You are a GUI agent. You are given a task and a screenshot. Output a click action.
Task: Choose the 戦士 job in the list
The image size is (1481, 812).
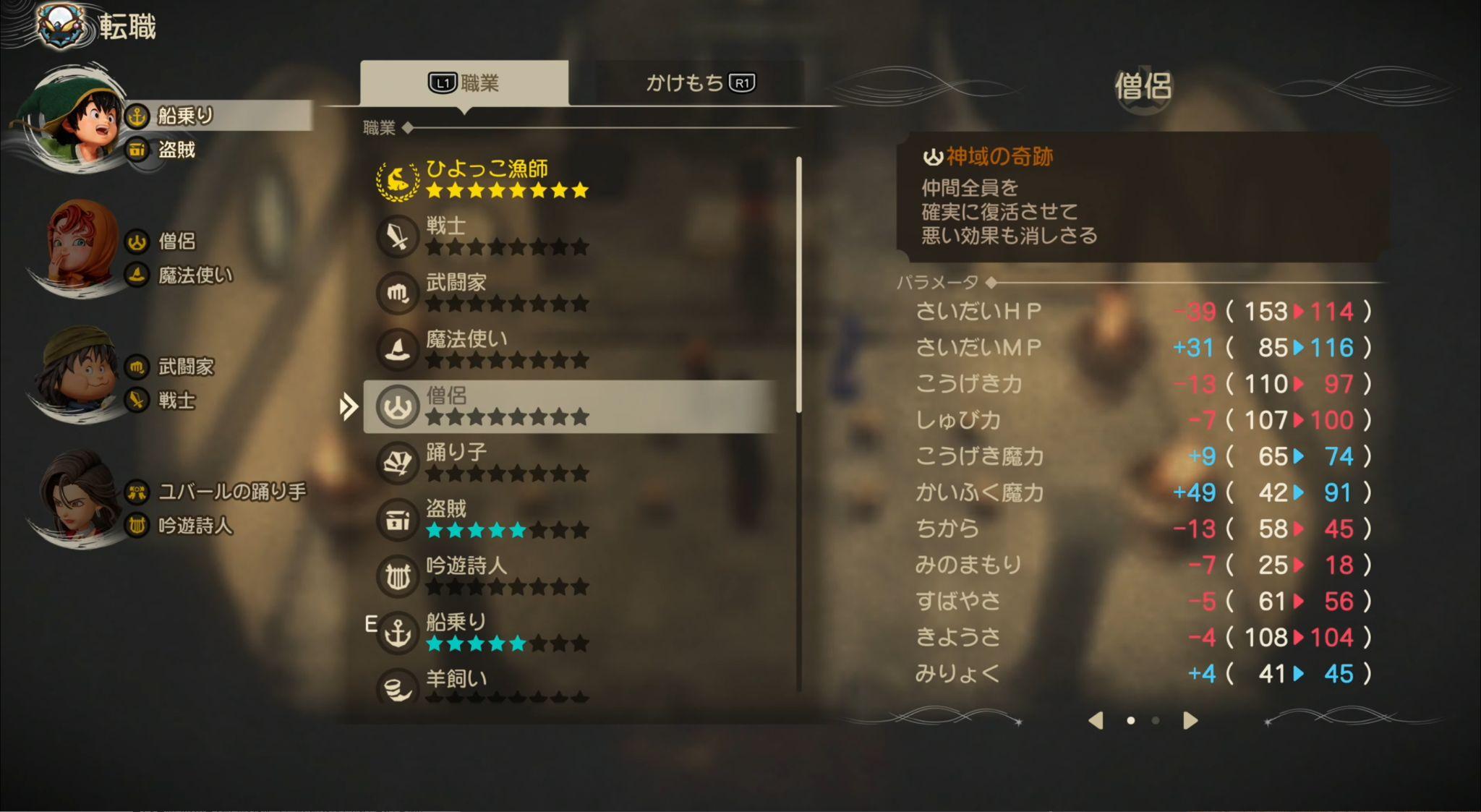506,236
